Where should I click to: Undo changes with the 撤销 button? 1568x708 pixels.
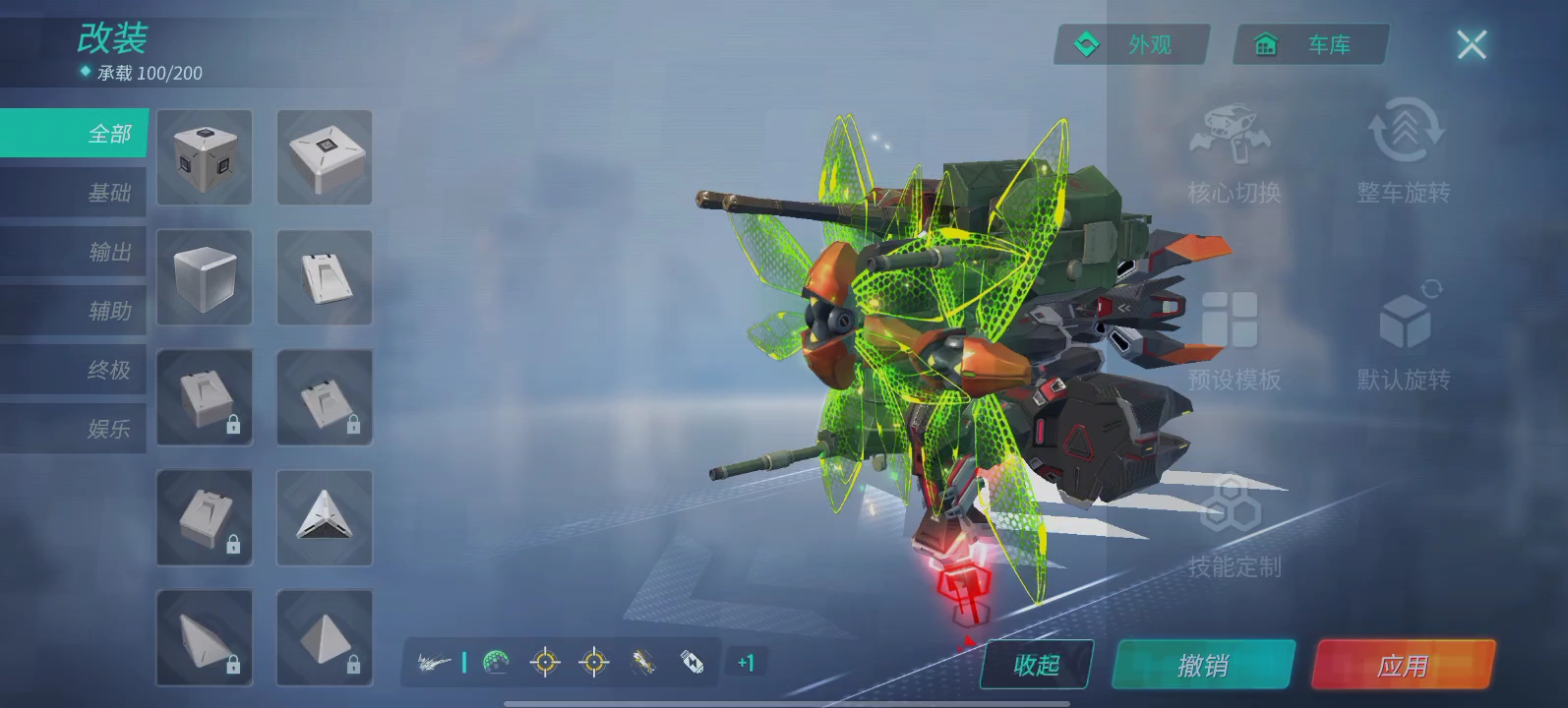[x=1202, y=666]
